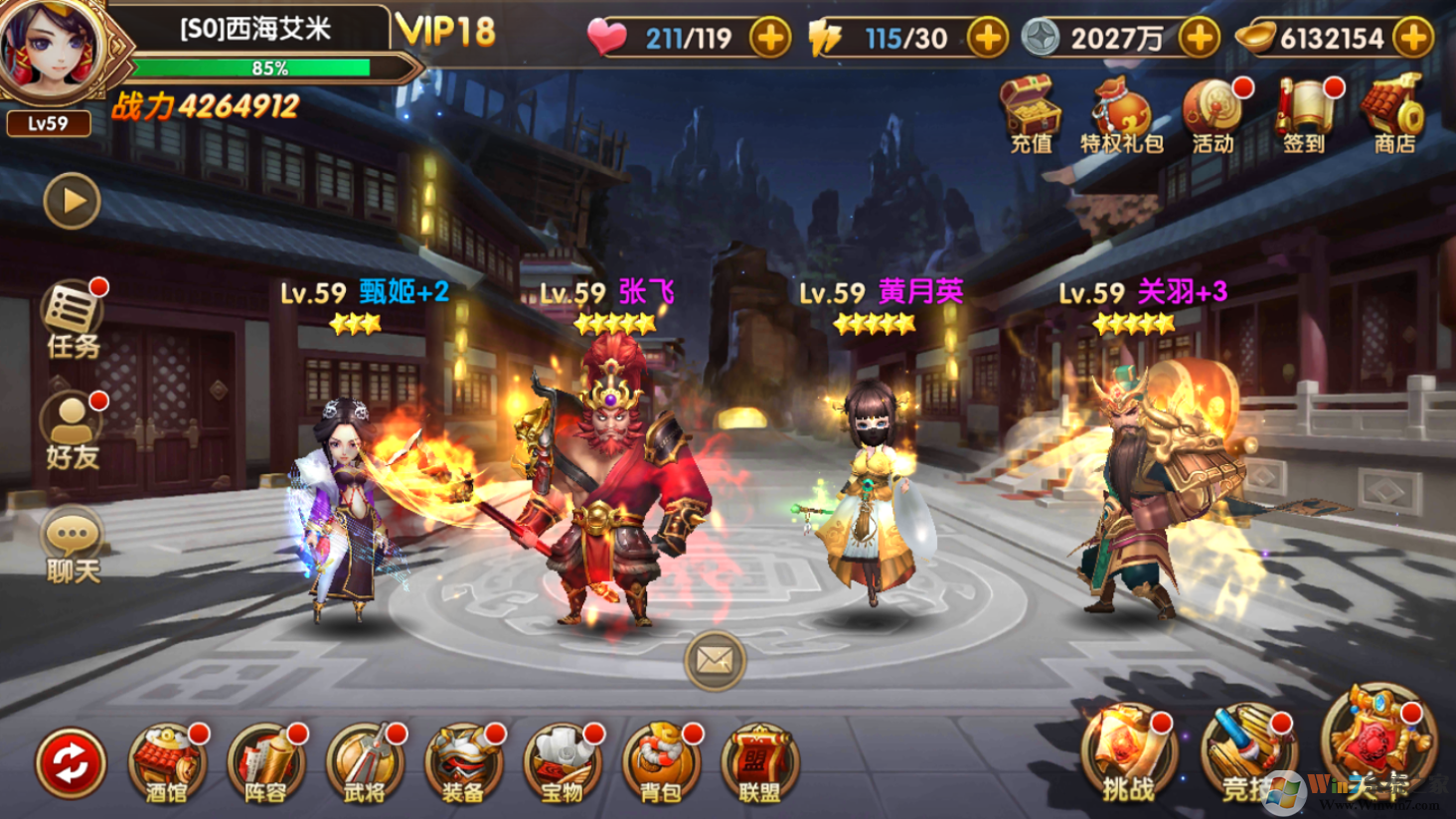Open the 装备 equipment menu
The height and width of the screenshot is (819, 1456).
tap(463, 762)
